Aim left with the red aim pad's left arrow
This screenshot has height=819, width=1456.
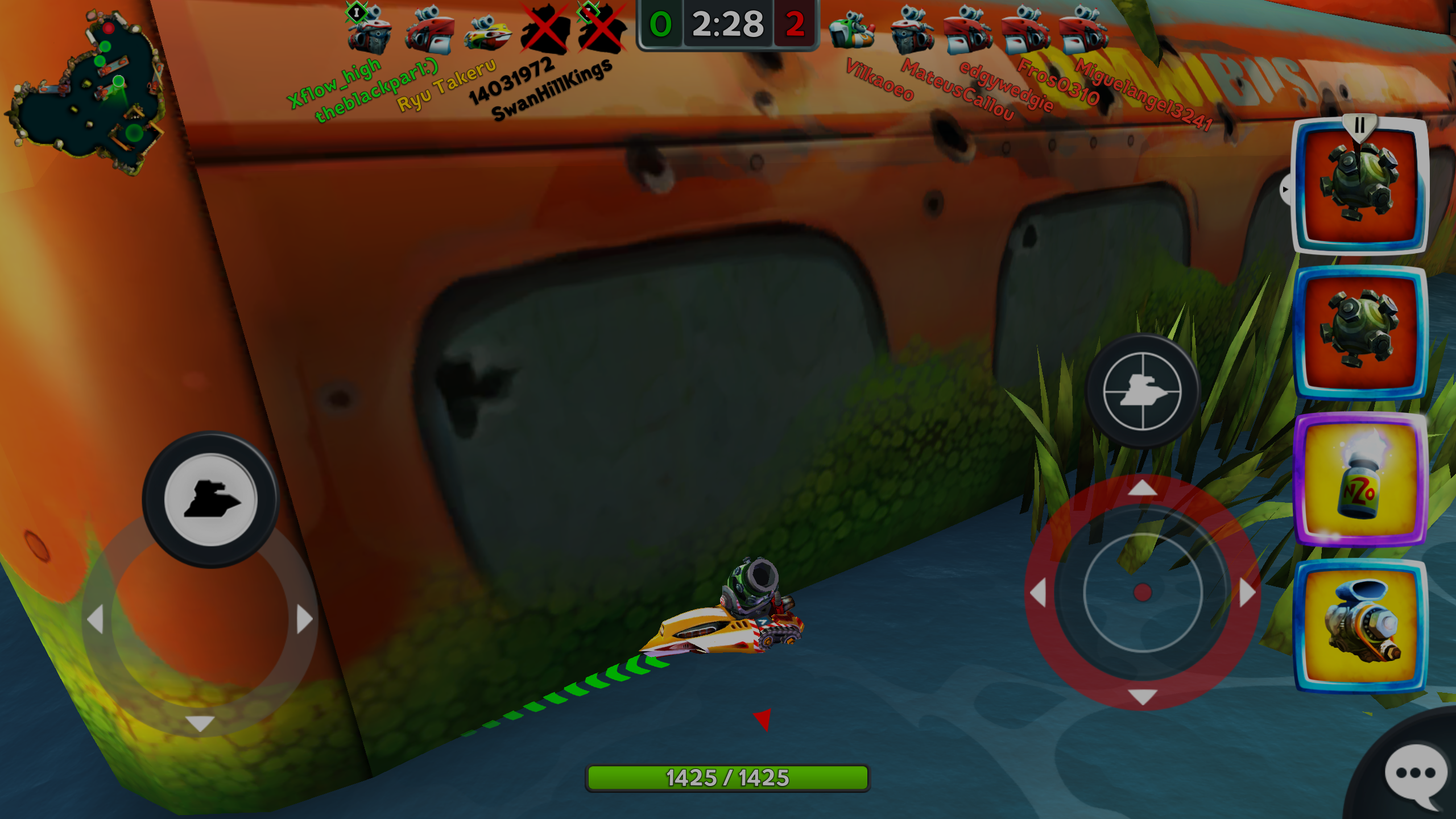[x=1039, y=593]
